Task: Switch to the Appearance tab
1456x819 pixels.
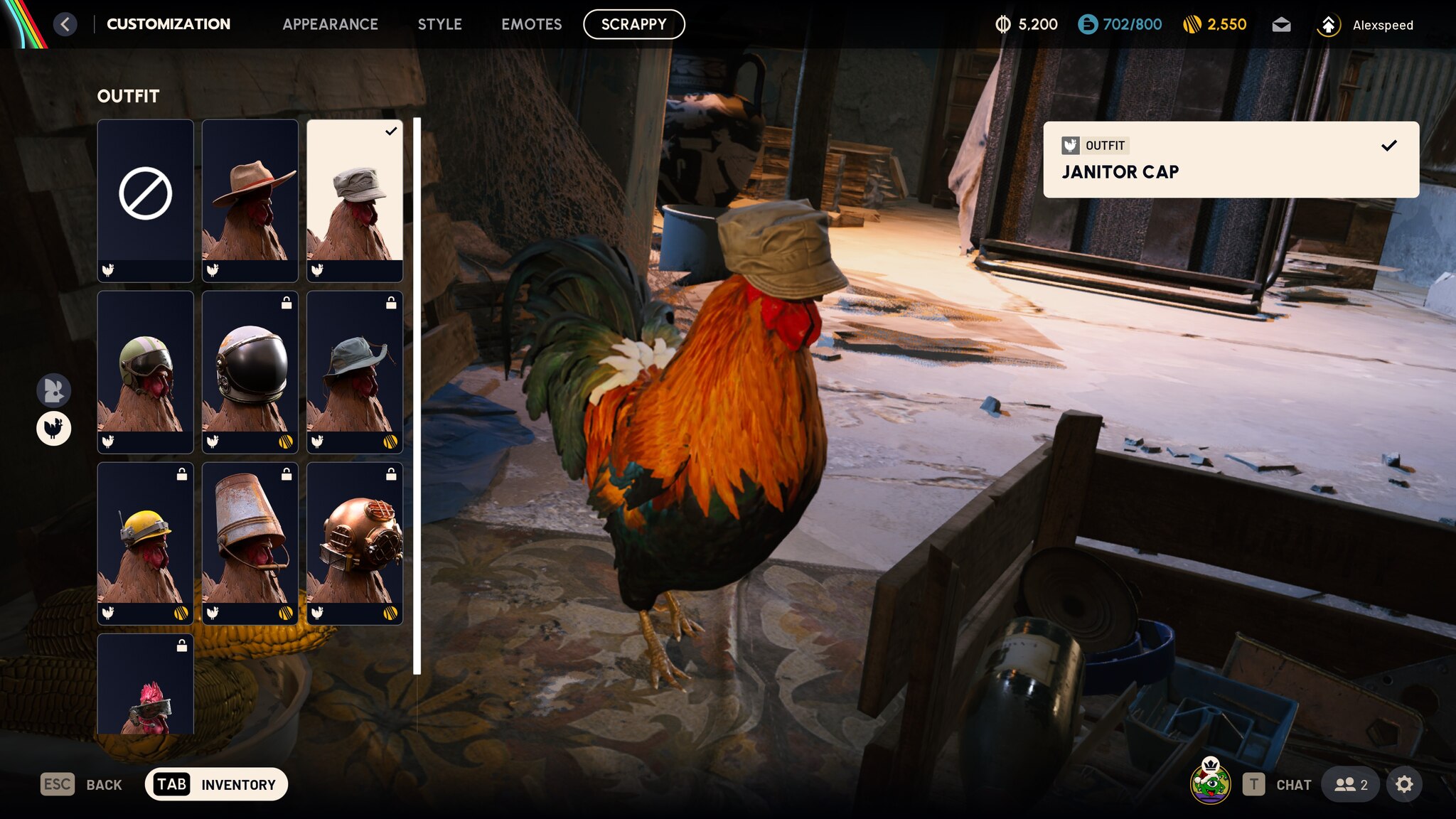Action: (x=330, y=24)
